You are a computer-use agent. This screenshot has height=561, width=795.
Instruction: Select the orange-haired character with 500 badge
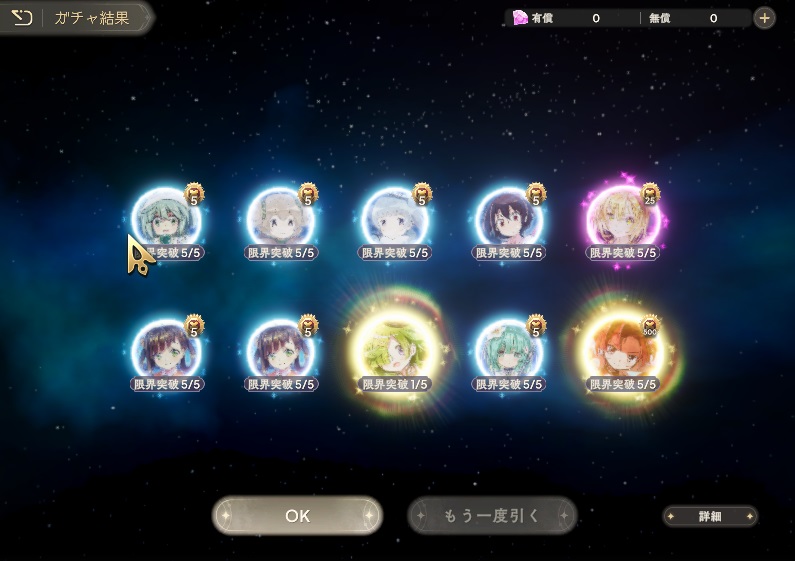[x=622, y=350]
